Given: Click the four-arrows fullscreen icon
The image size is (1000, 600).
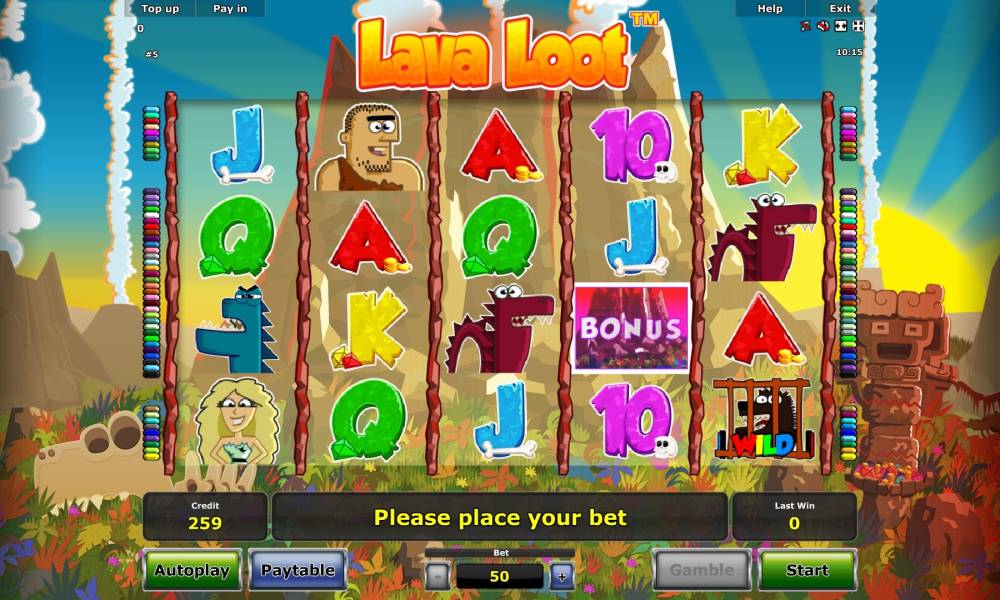Looking at the screenshot, I should coord(857,26).
